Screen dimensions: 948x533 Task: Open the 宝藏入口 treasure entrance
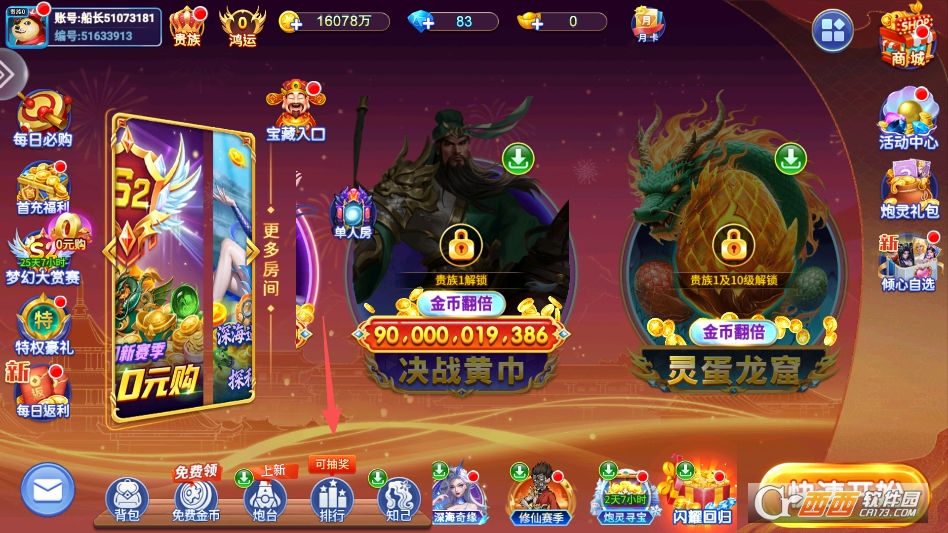tap(295, 111)
